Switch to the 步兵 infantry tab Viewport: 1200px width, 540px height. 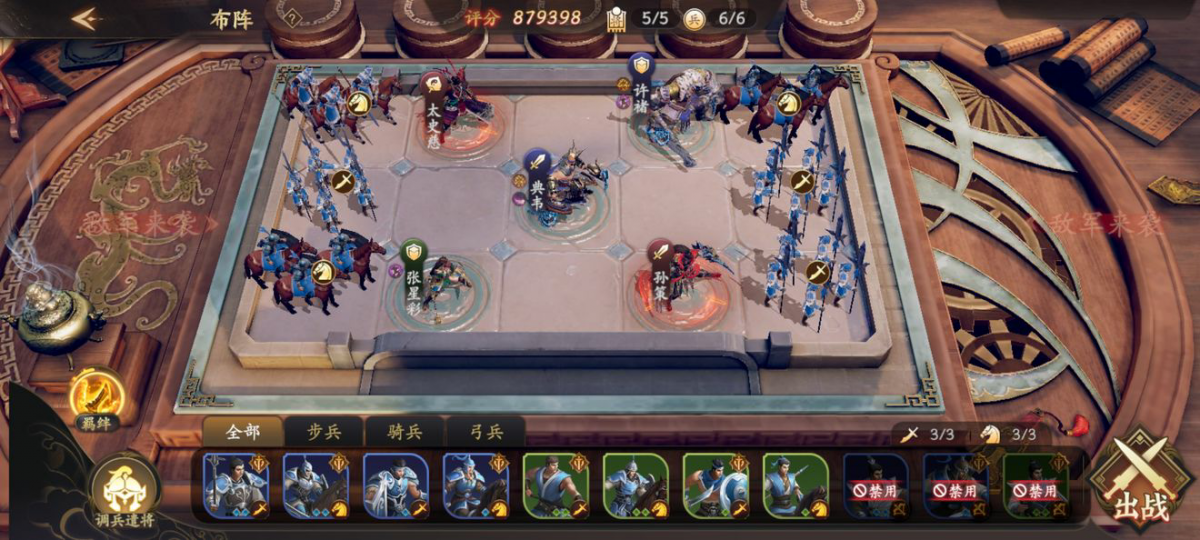coord(323,432)
